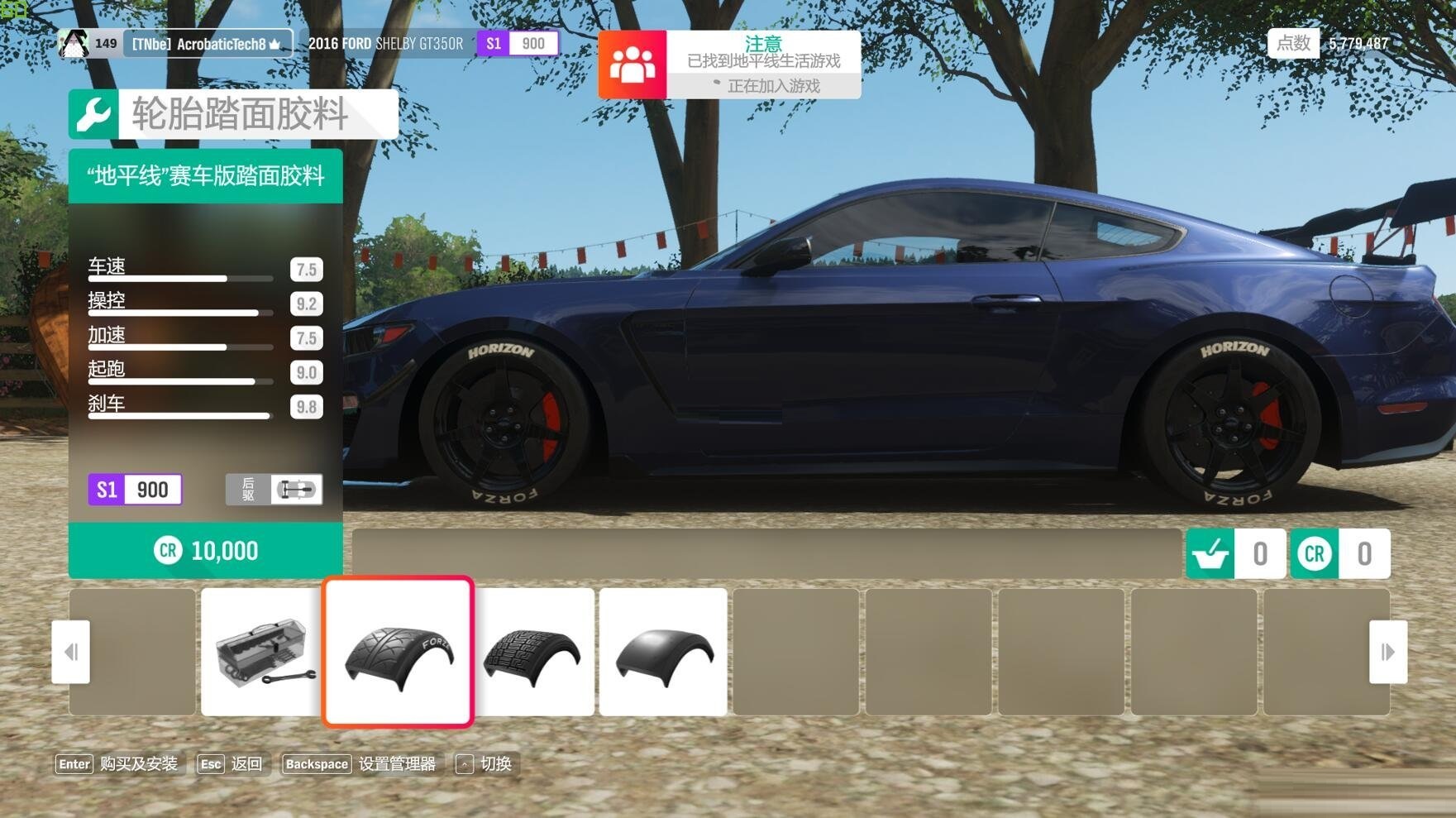Advance parts list with right arrow button
Image resolution: width=1456 pixels, height=818 pixels.
1387,652
